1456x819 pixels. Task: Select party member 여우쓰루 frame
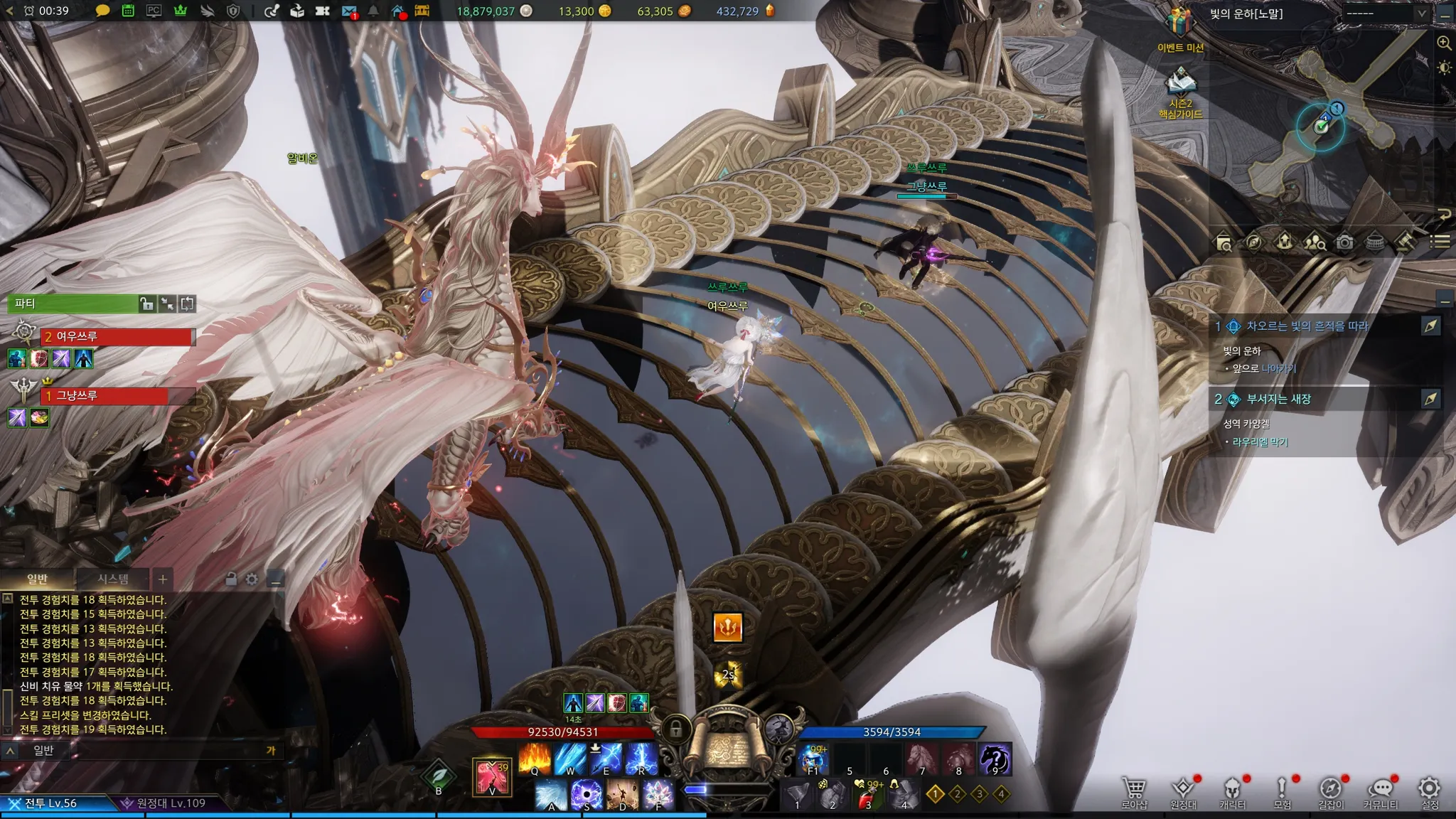click(117, 337)
